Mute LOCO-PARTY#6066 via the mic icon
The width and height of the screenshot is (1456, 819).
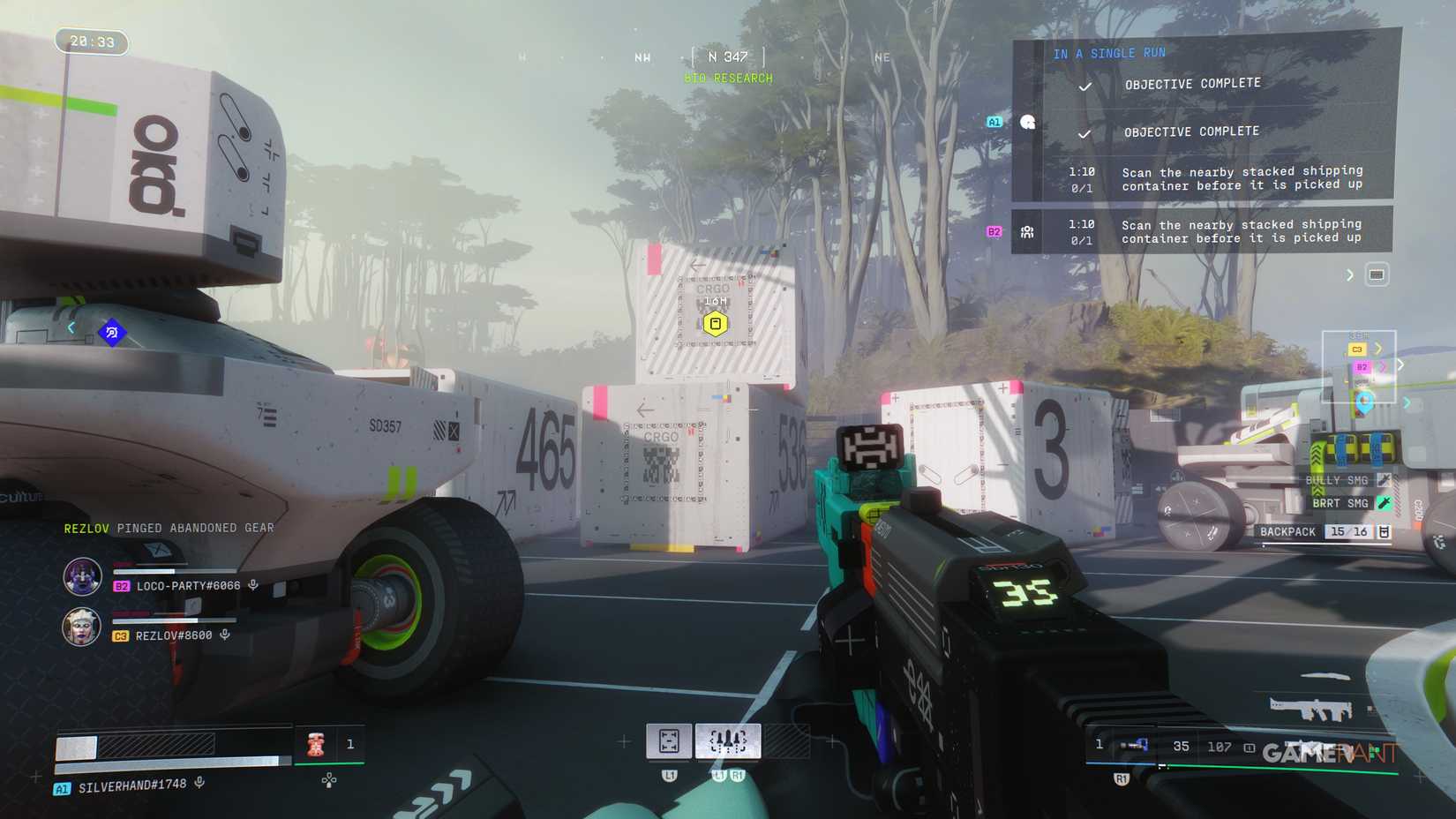click(x=255, y=585)
